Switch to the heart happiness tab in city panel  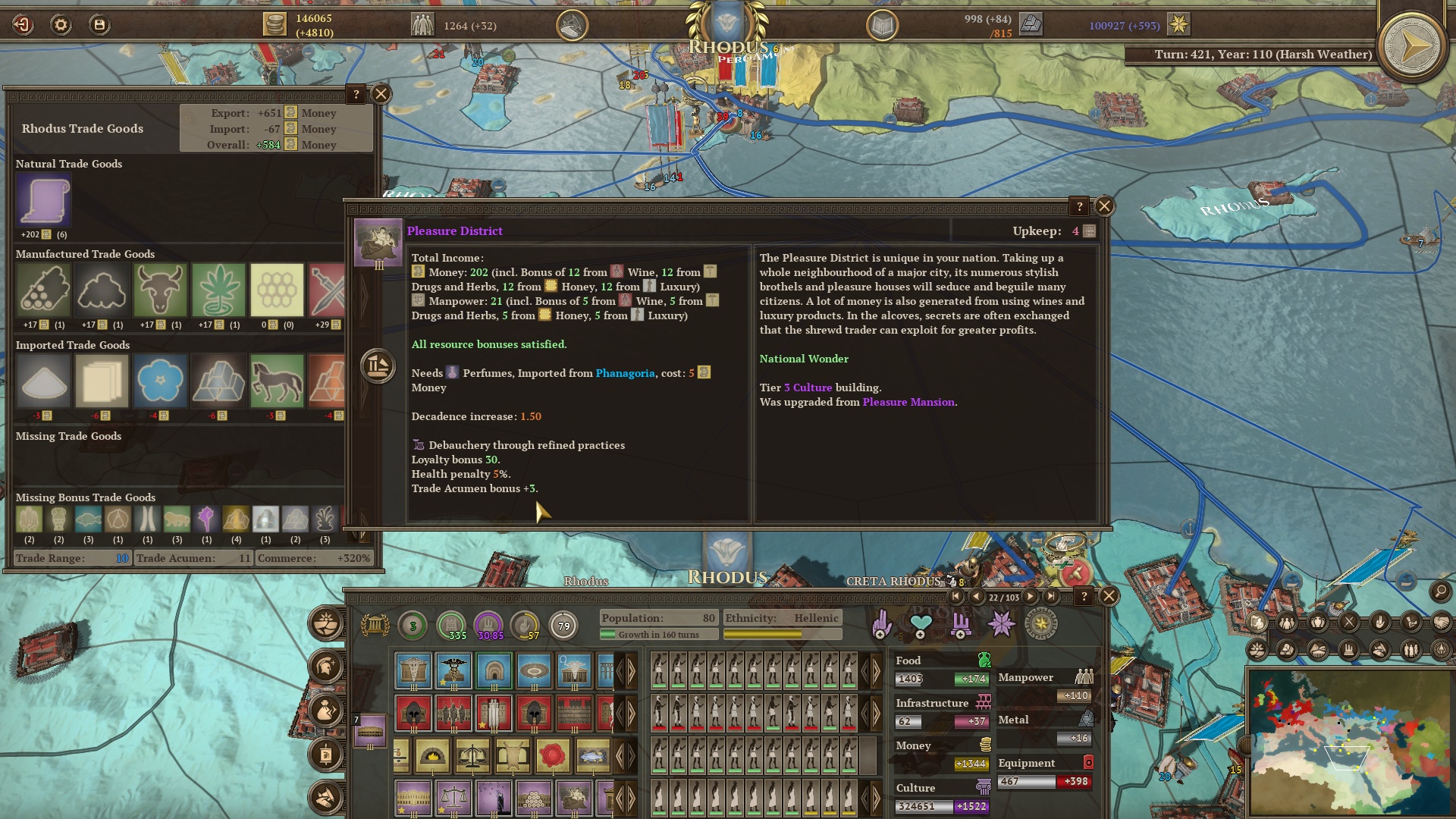921,622
